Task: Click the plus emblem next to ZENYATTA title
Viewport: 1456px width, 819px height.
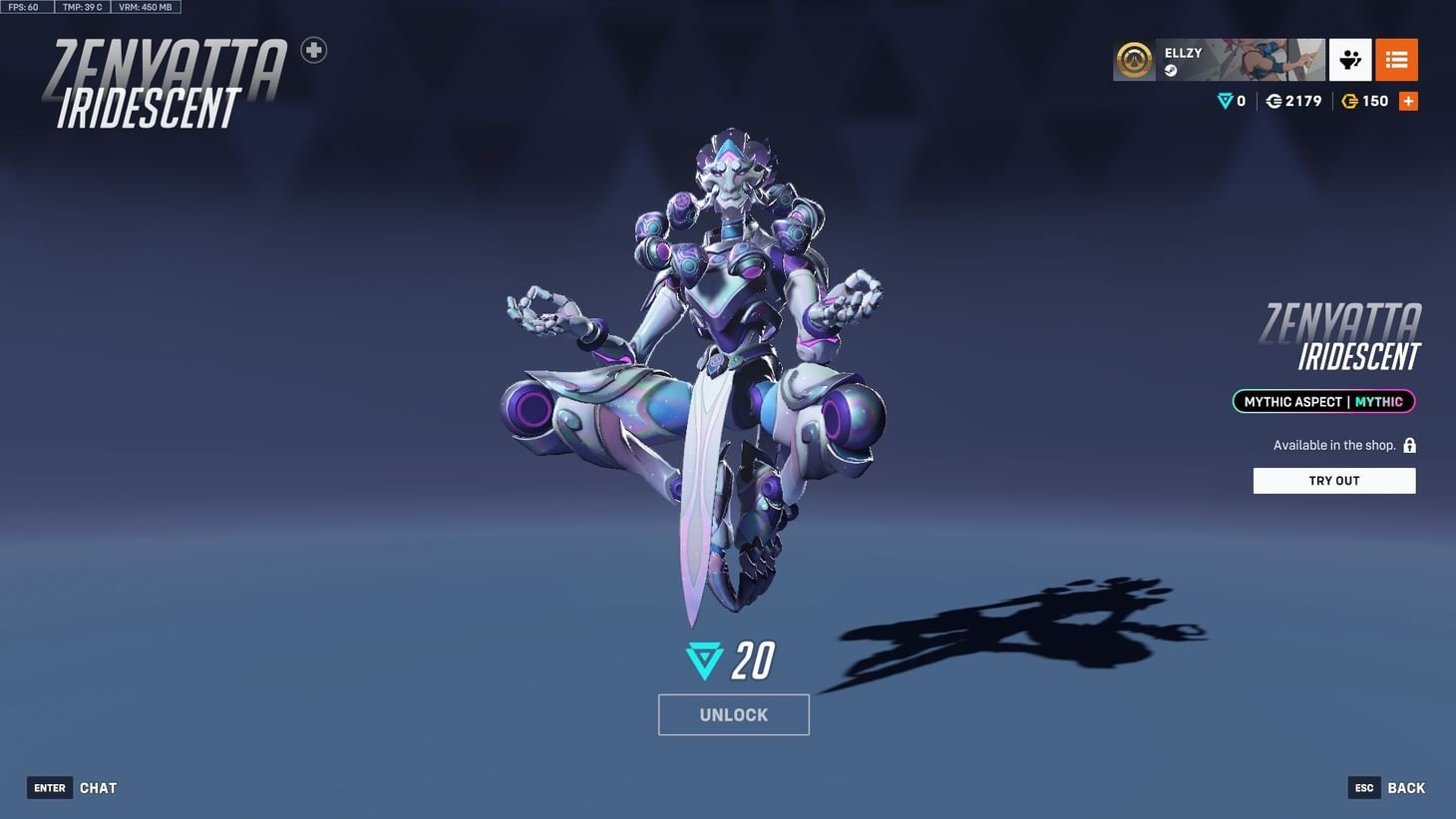Action: (313, 49)
